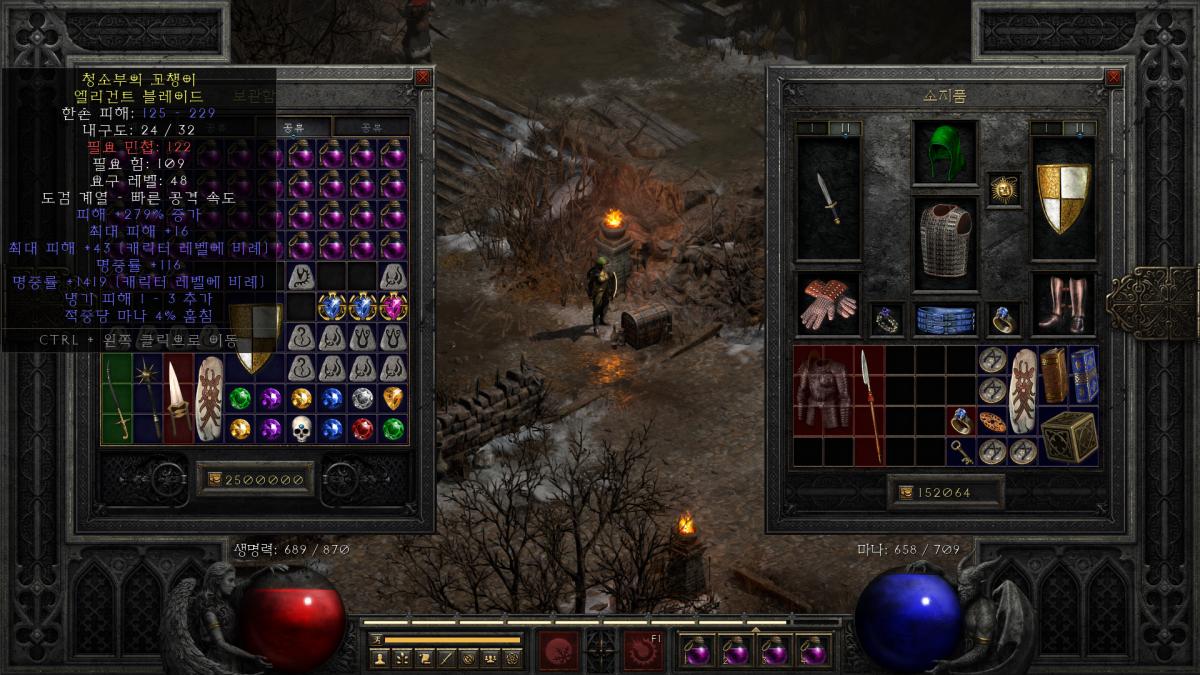Open the character screen from mini menu

tap(380, 658)
